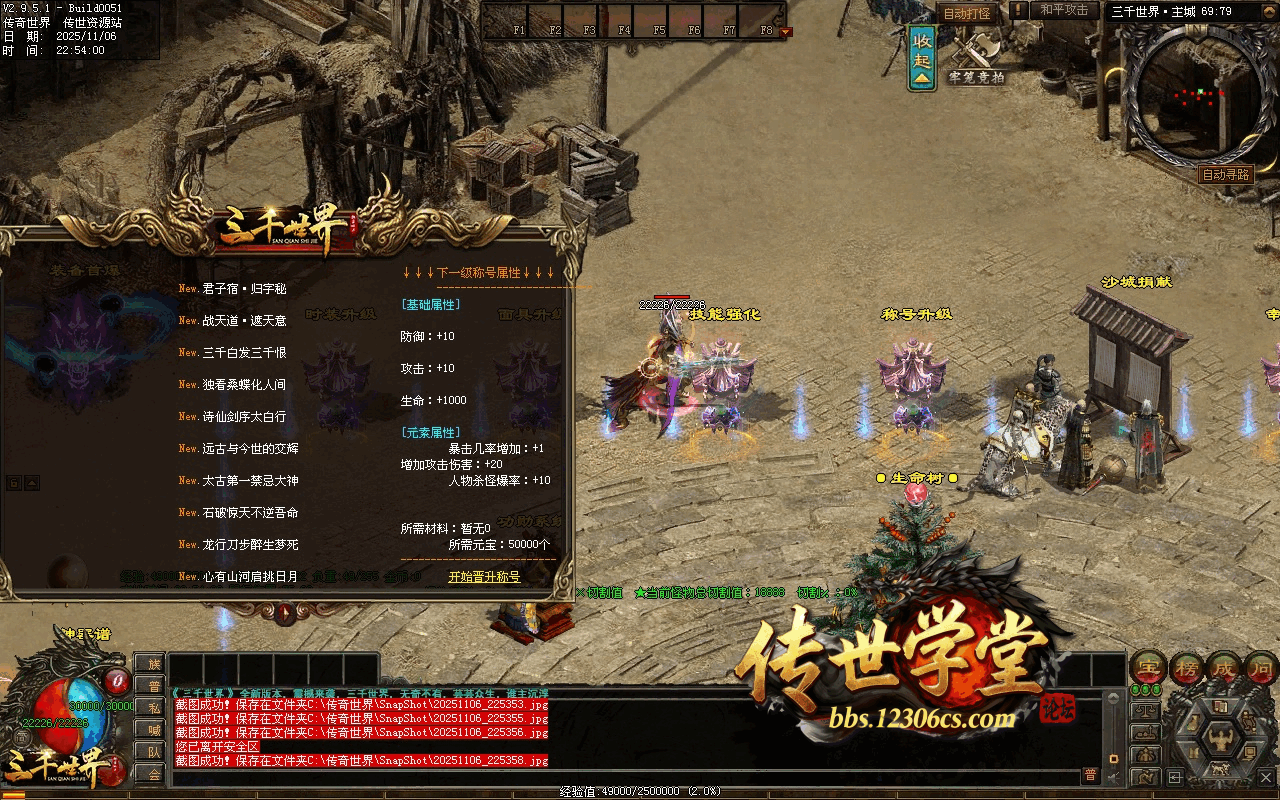The width and height of the screenshot is (1280, 800).
Task: Switch chat to the 私 private channel
Action: (x=151, y=707)
